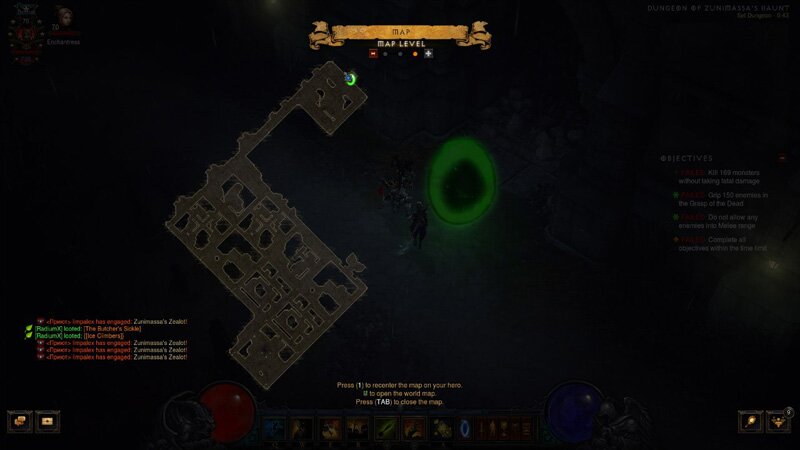
Task: Click the dungeon layout map
Action: coord(270,250)
